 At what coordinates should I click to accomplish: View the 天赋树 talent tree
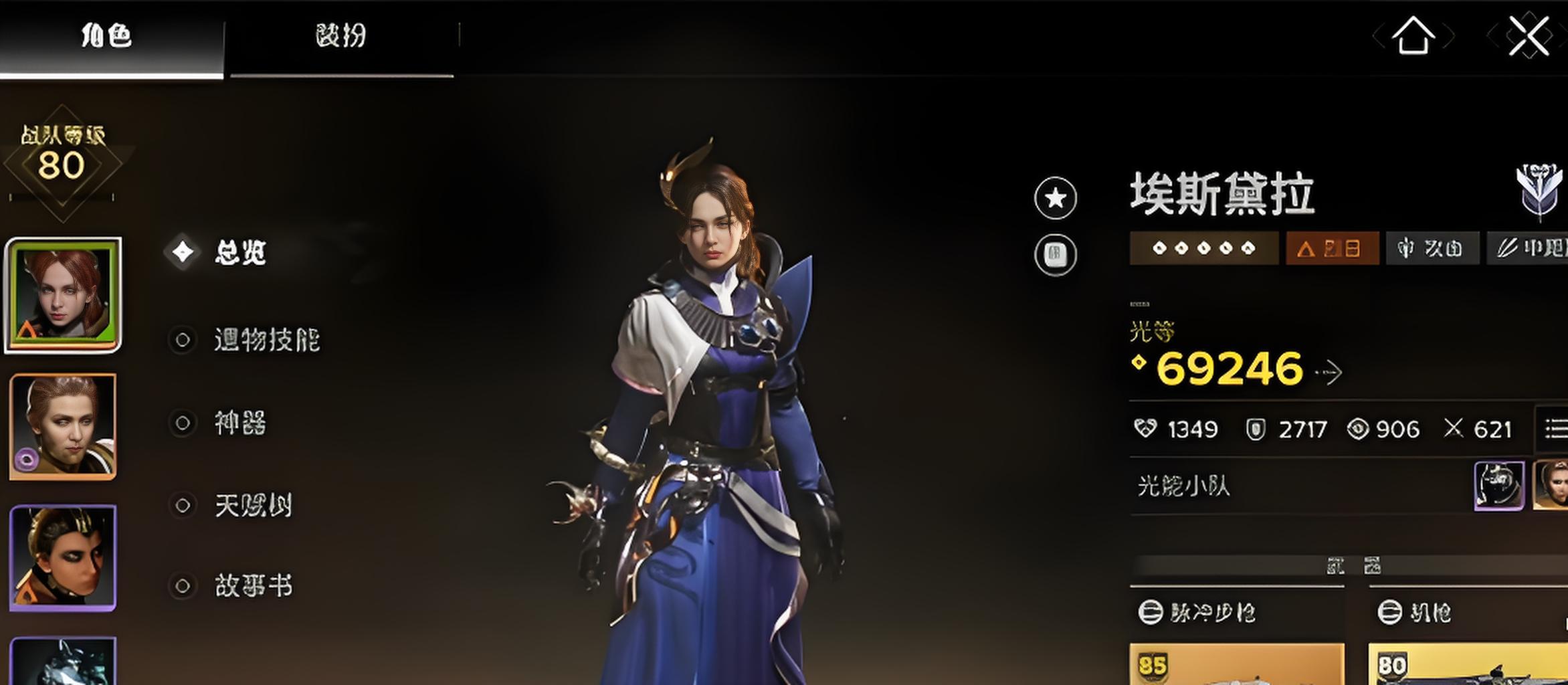click(253, 505)
